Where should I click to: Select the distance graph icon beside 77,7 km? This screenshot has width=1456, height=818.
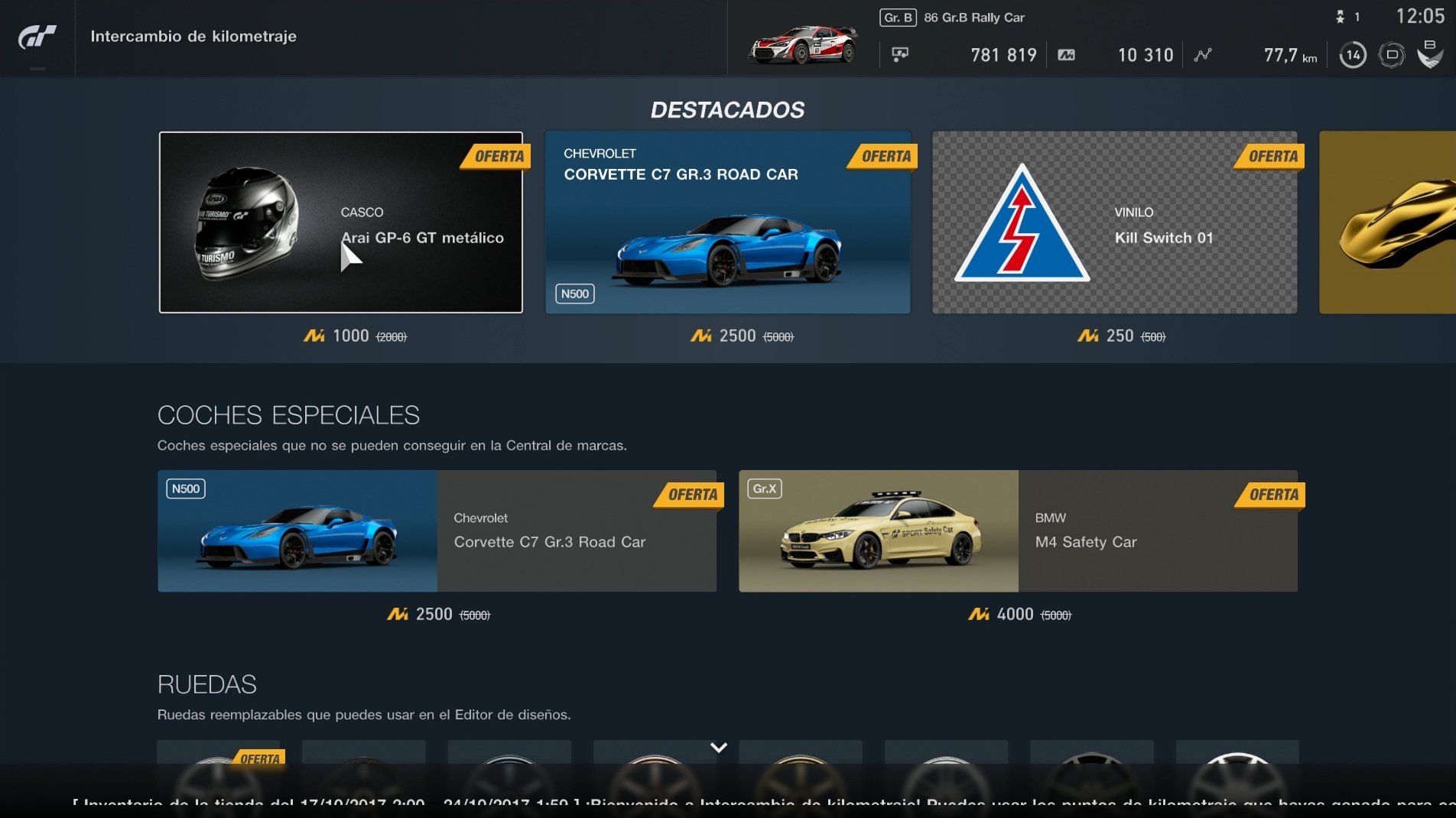click(x=1202, y=54)
